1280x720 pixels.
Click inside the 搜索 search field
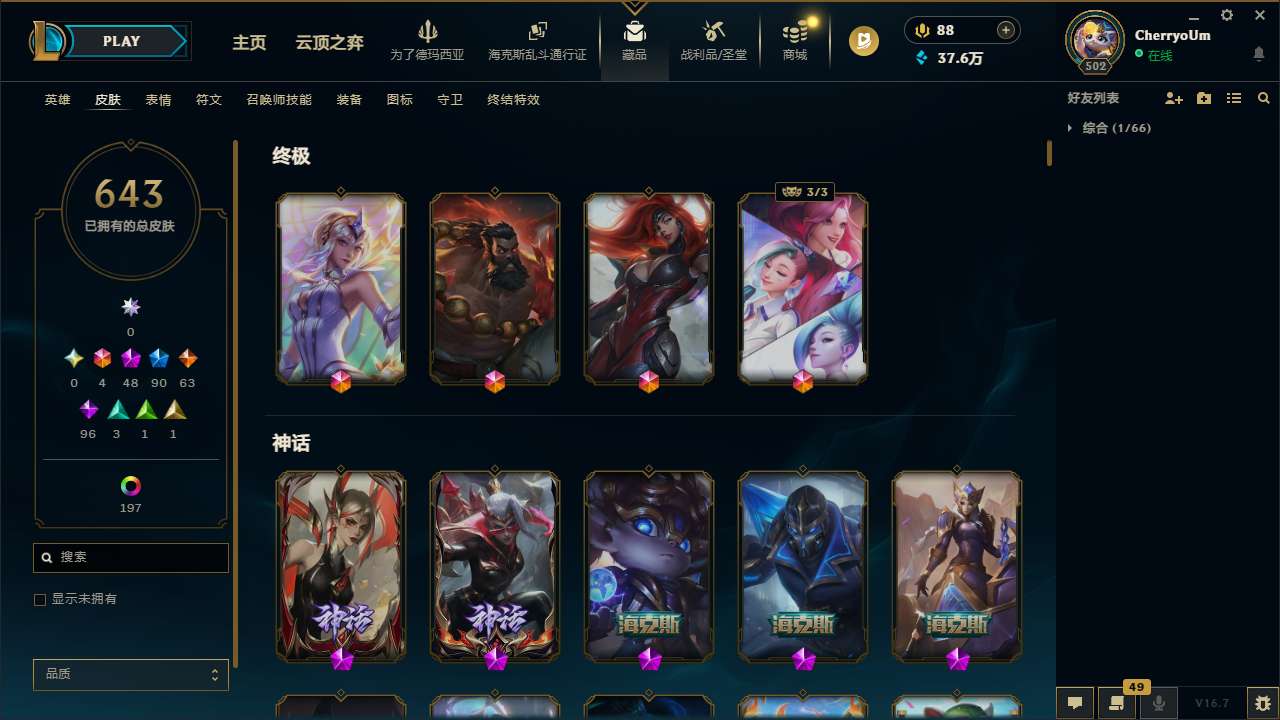click(x=130, y=557)
